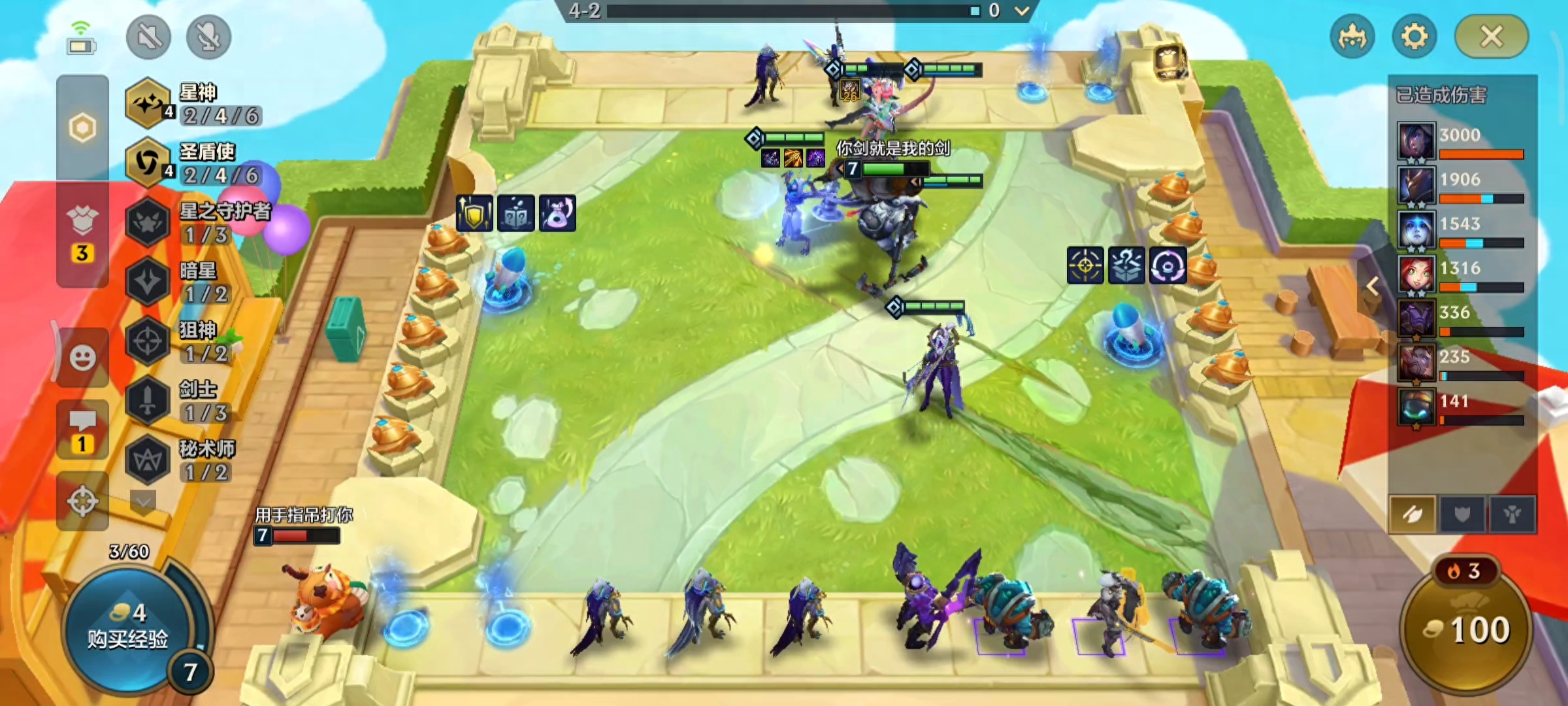The height and width of the screenshot is (706, 1568).
Task: Open the emote smiley button
Action: (x=82, y=358)
